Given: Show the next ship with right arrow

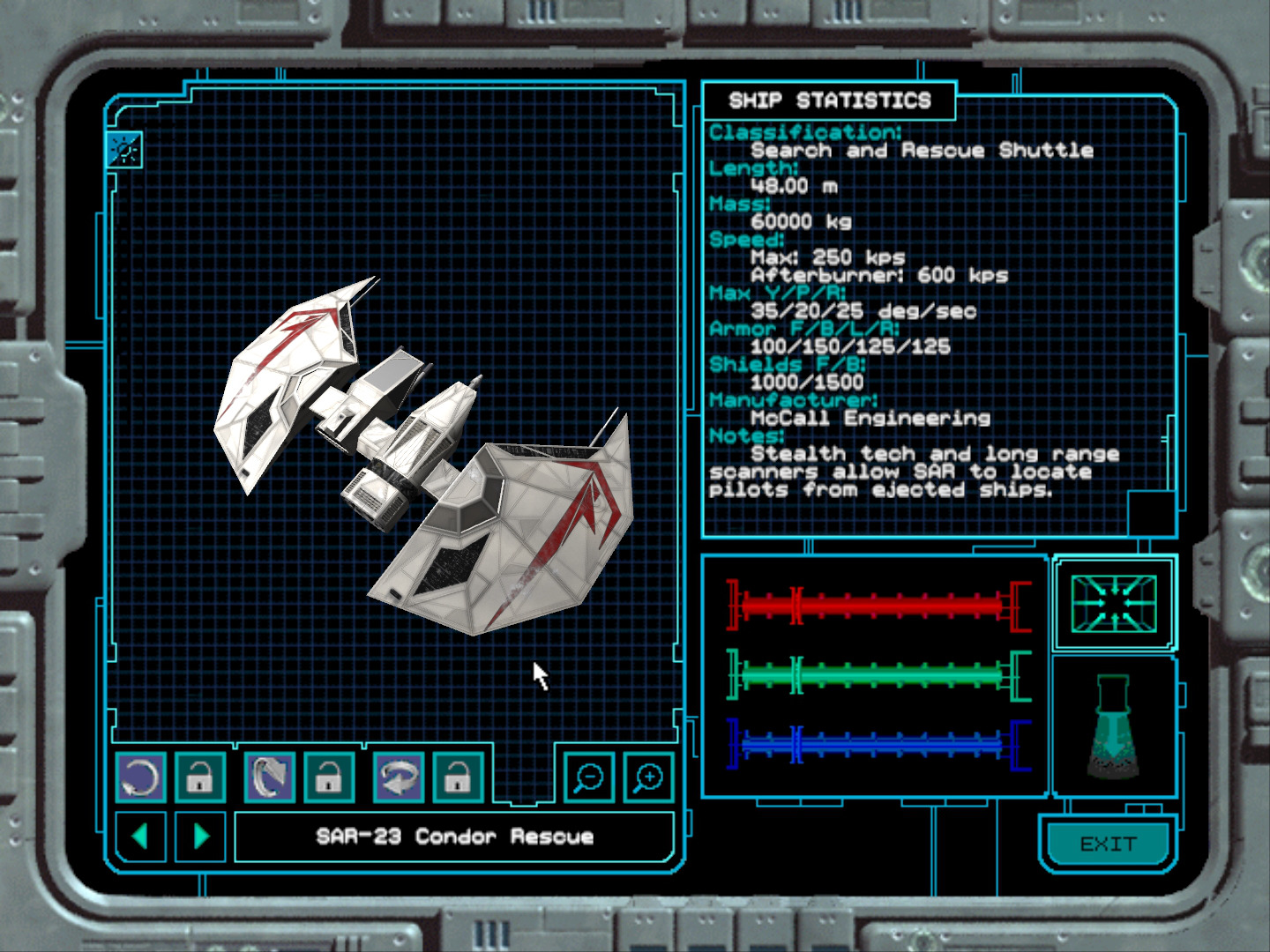Looking at the screenshot, I should coord(202,836).
